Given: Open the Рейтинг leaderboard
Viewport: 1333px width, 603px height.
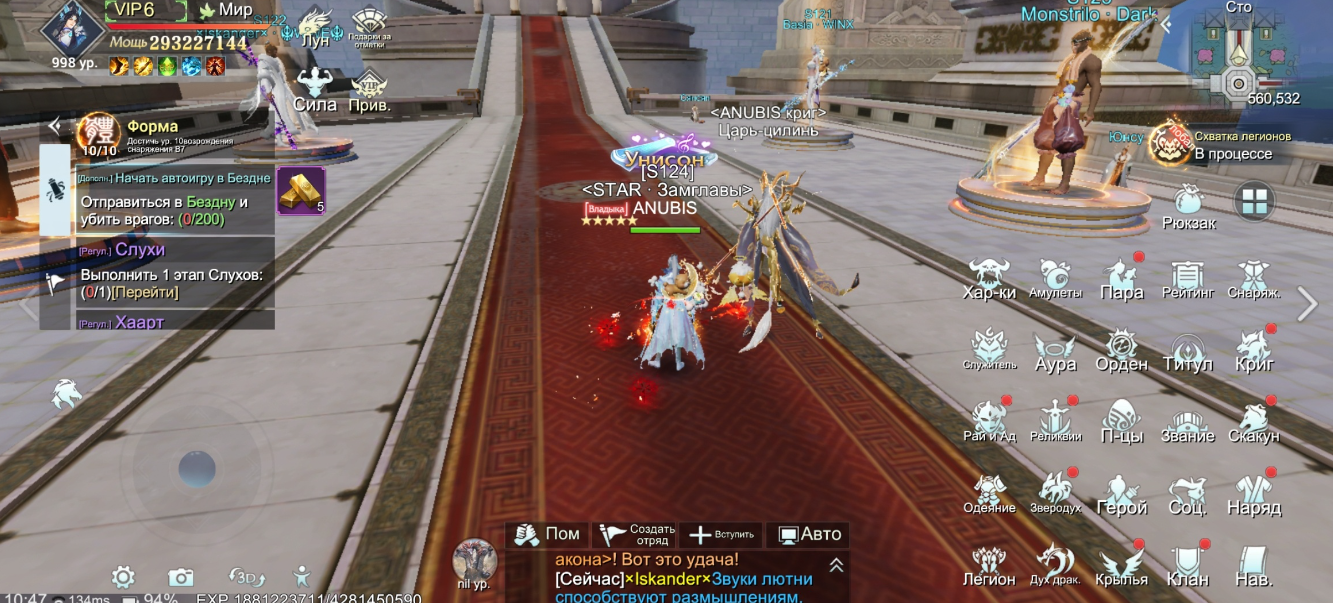Looking at the screenshot, I should [1188, 279].
